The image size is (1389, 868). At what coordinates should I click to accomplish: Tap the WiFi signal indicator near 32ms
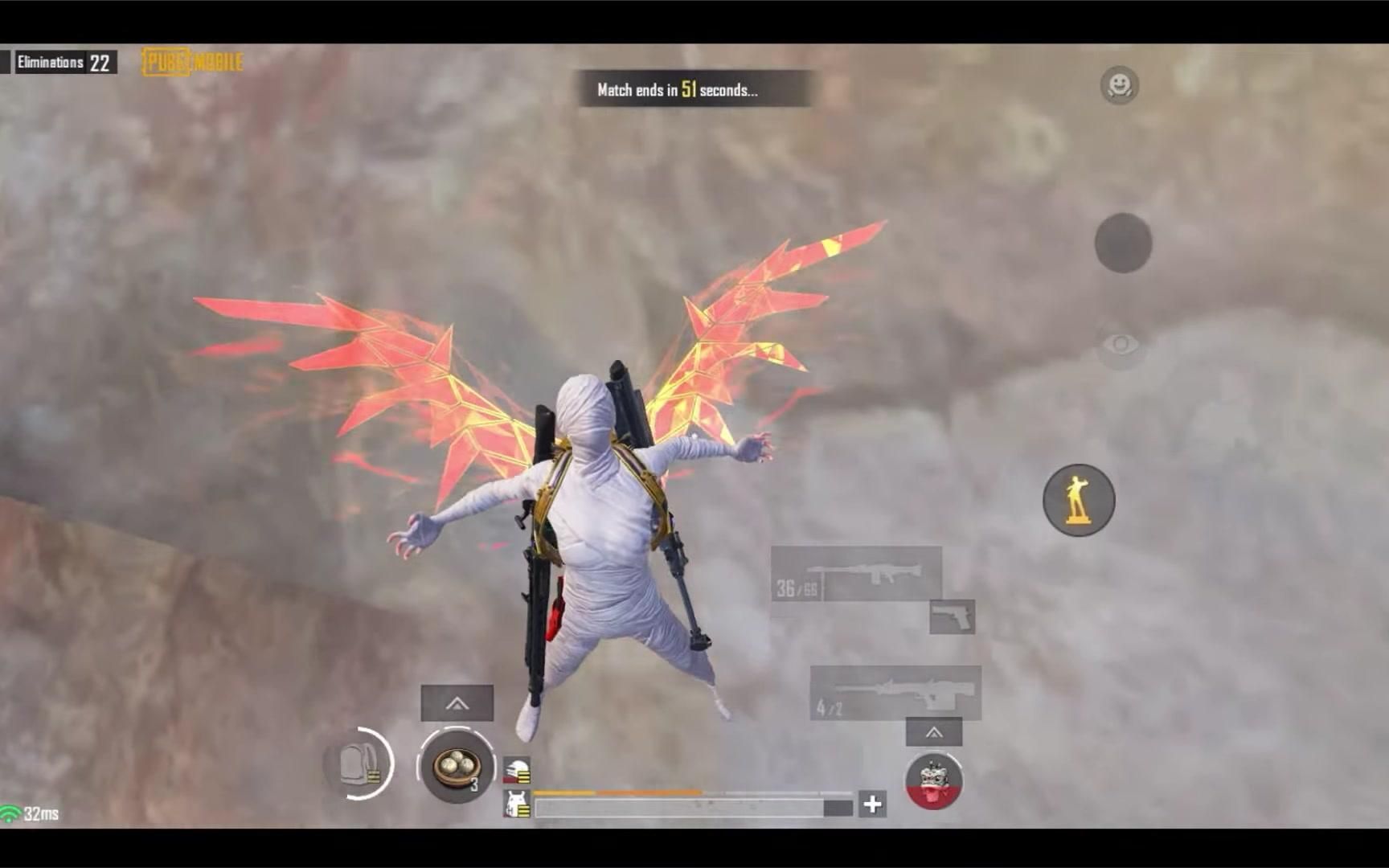pyautogui.click(x=11, y=812)
